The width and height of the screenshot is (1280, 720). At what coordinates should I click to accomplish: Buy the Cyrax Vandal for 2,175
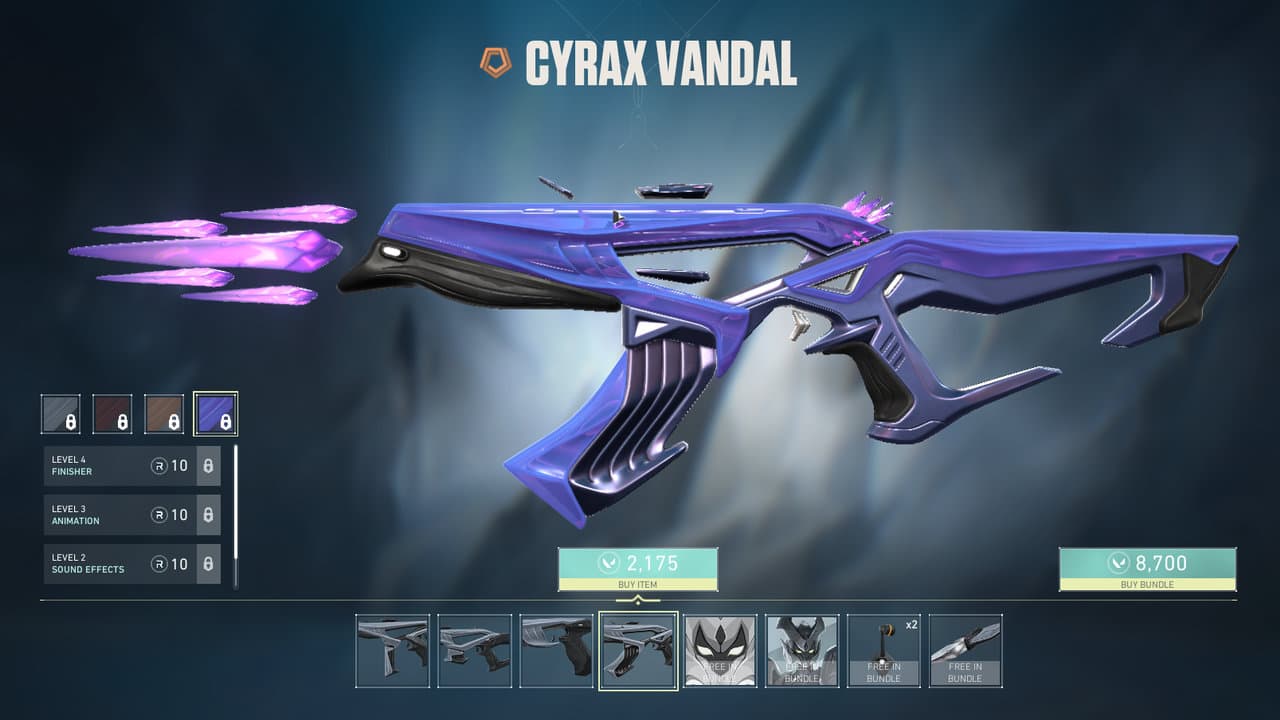(x=637, y=569)
